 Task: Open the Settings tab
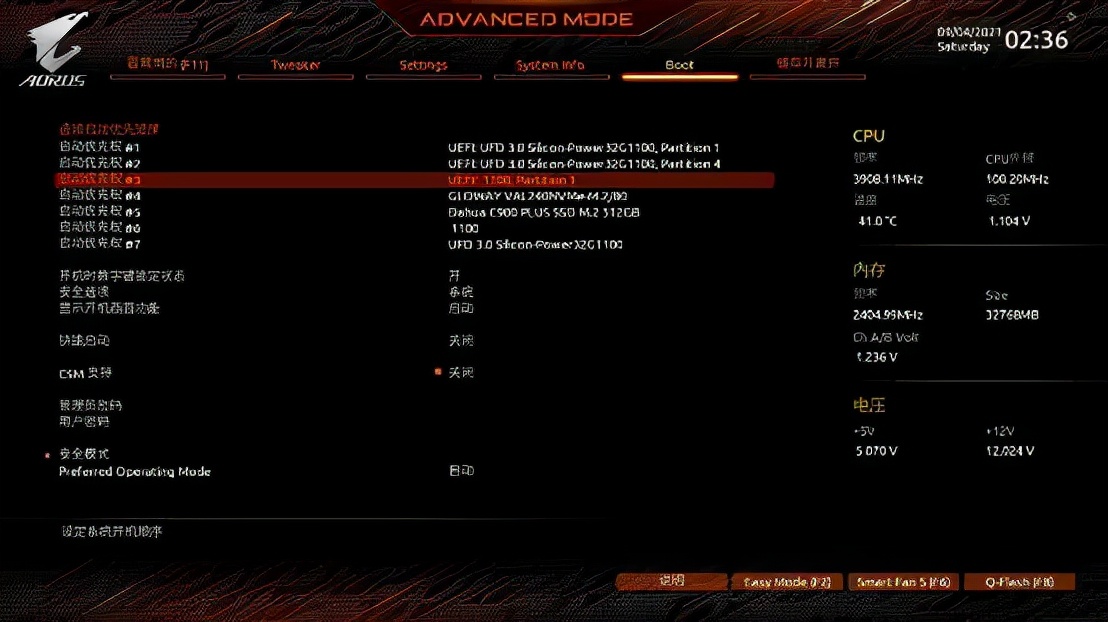423,65
